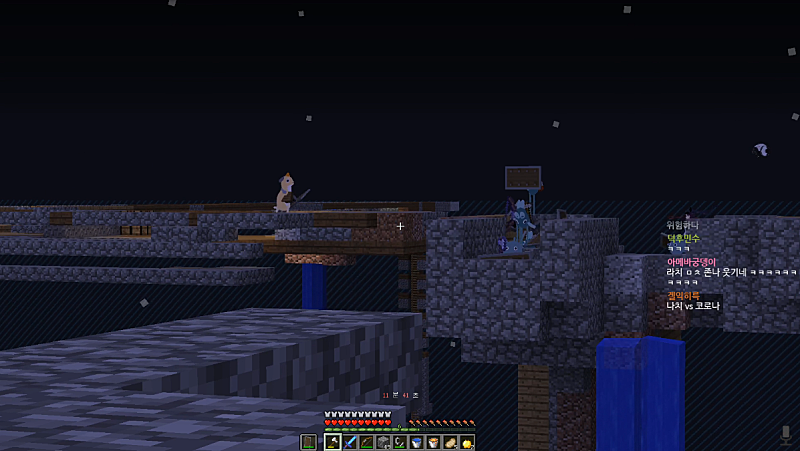Choose the bread slot in hotbar
Viewport: 800px width, 451px height.
[450, 442]
